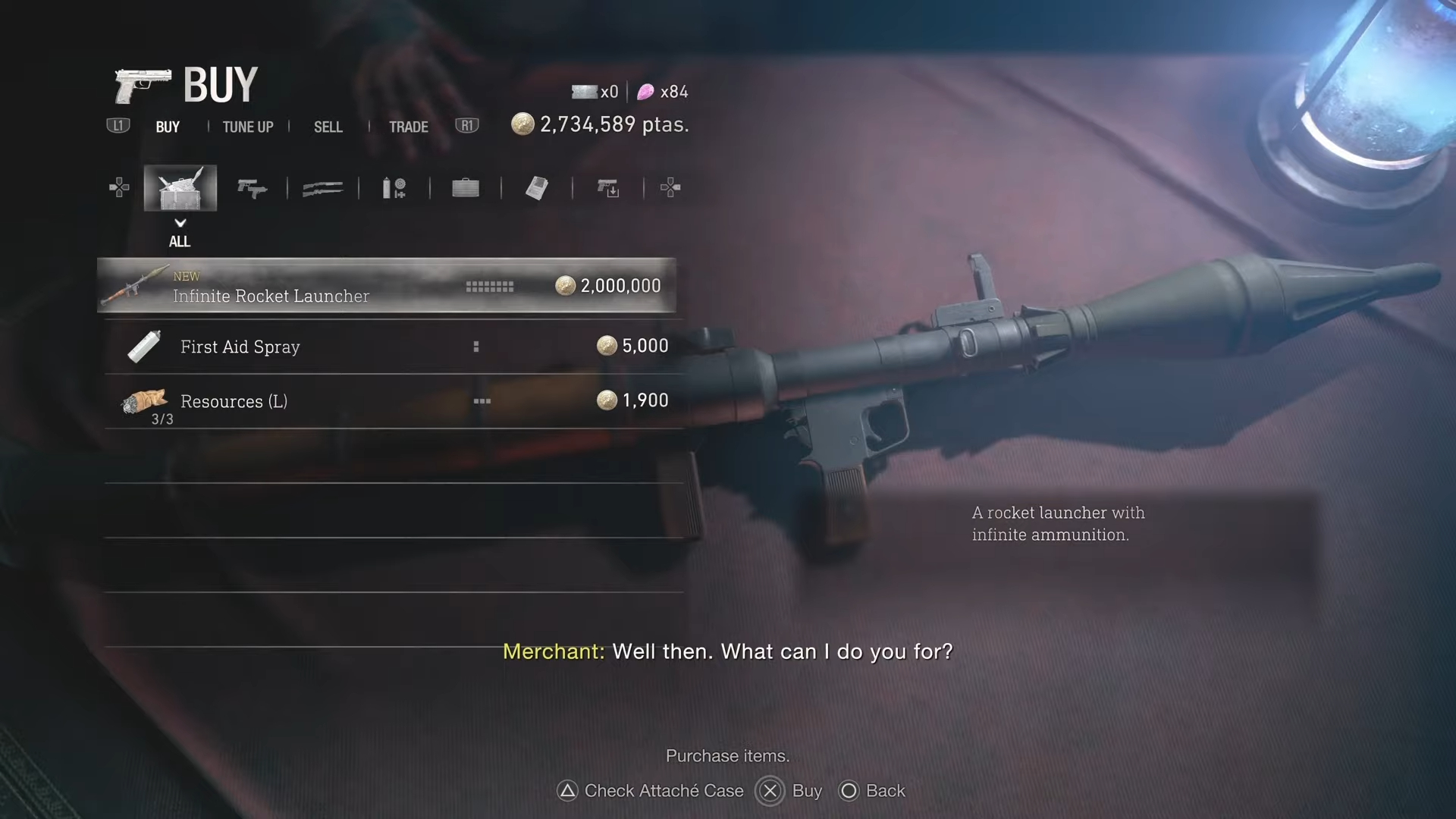Viewport: 1456px width, 819px height.
Task: Select the ALL items chest category
Action: [180, 188]
